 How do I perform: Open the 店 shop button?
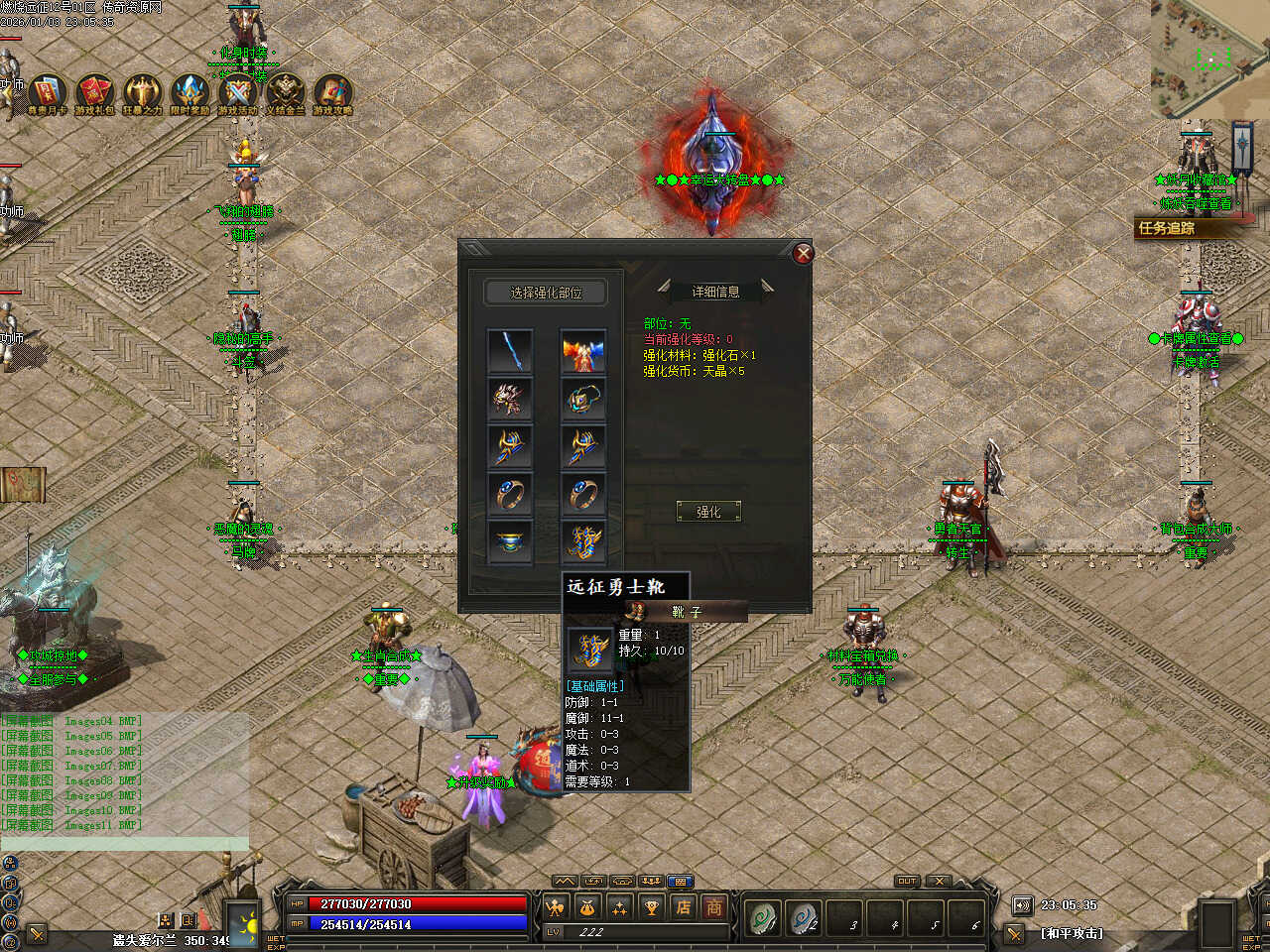point(684,906)
